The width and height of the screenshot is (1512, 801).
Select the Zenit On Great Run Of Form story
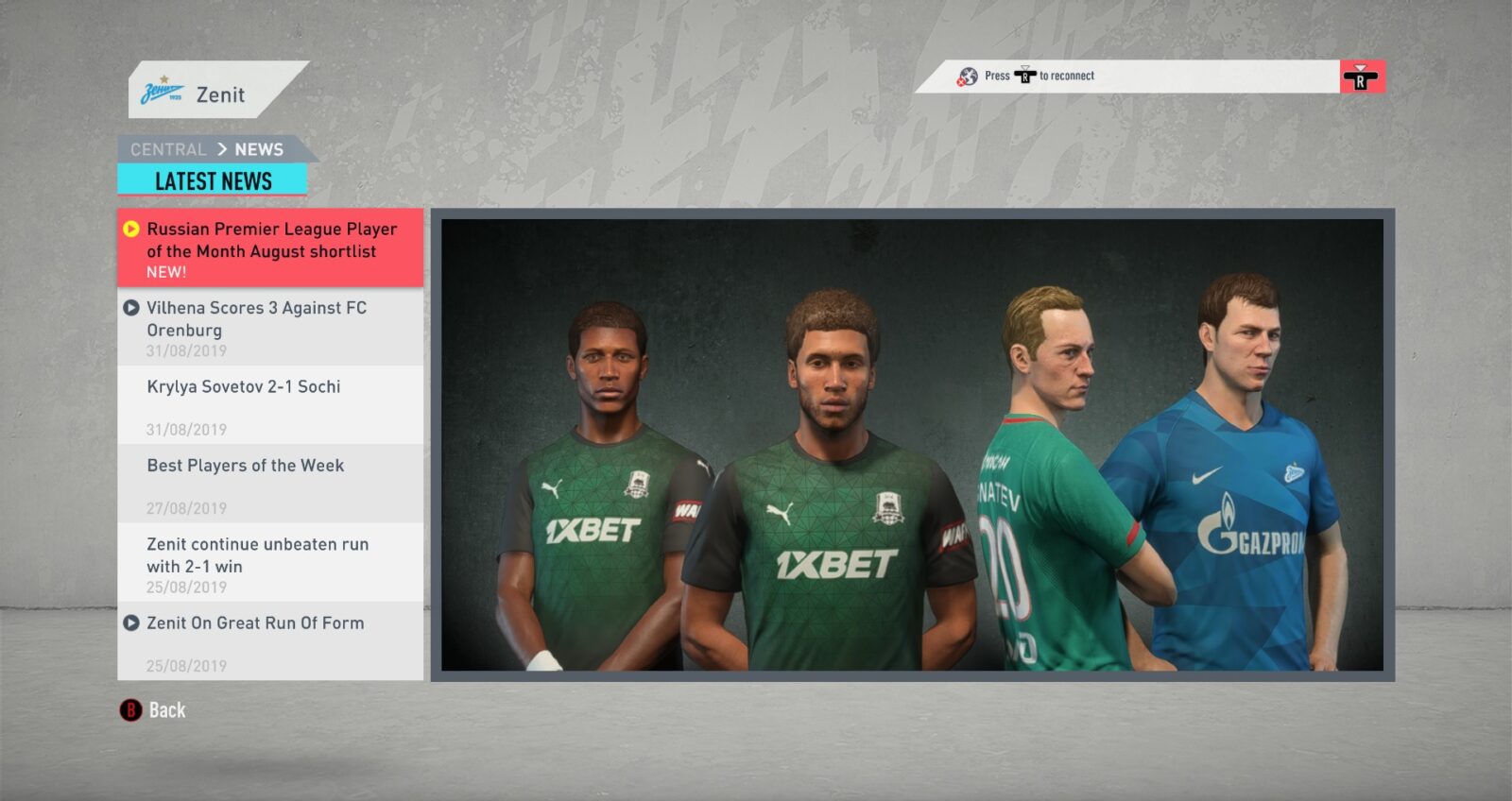(x=270, y=640)
